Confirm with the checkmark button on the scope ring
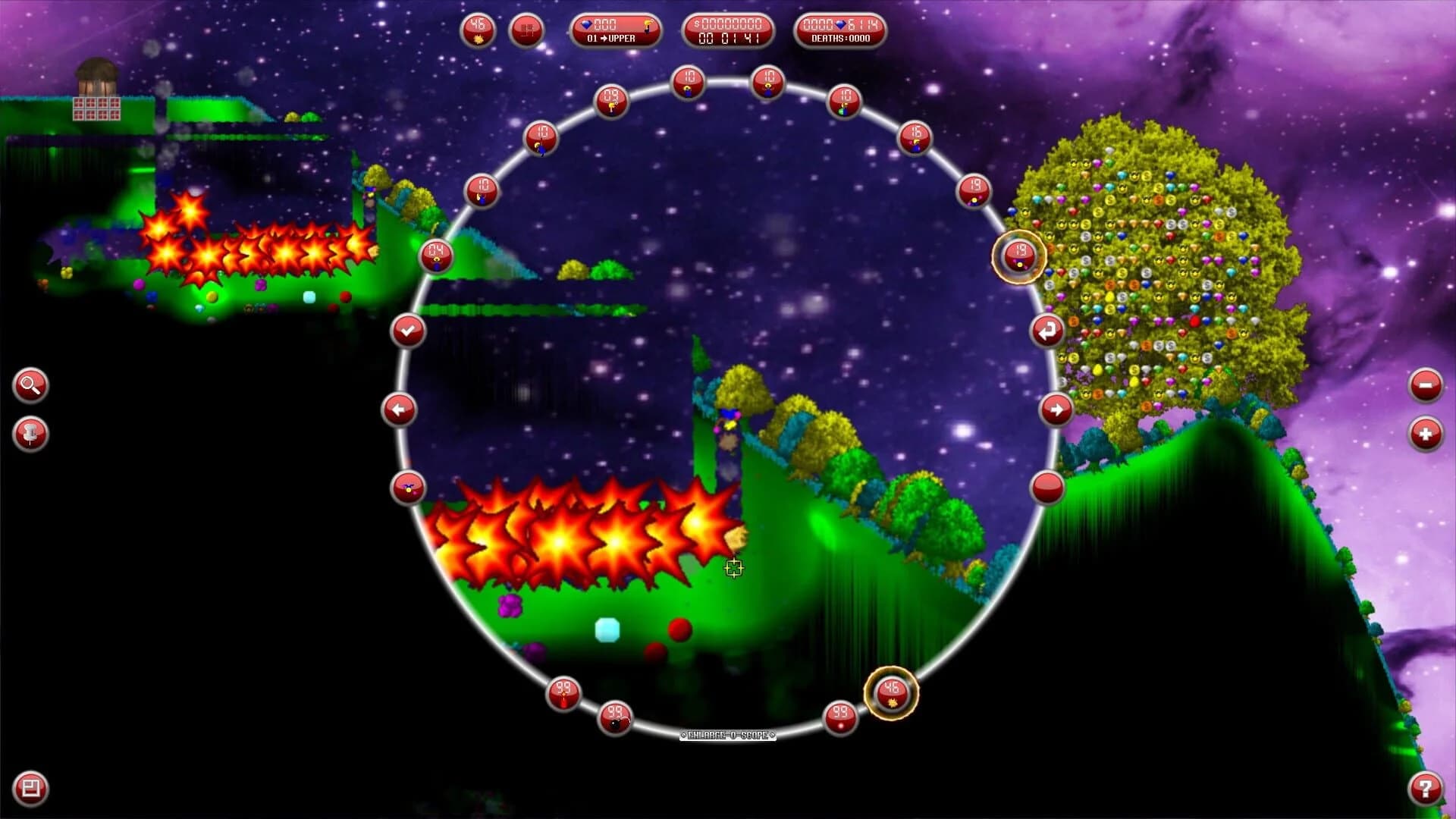Viewport: 1456px width, 819px height. point(408,331)
